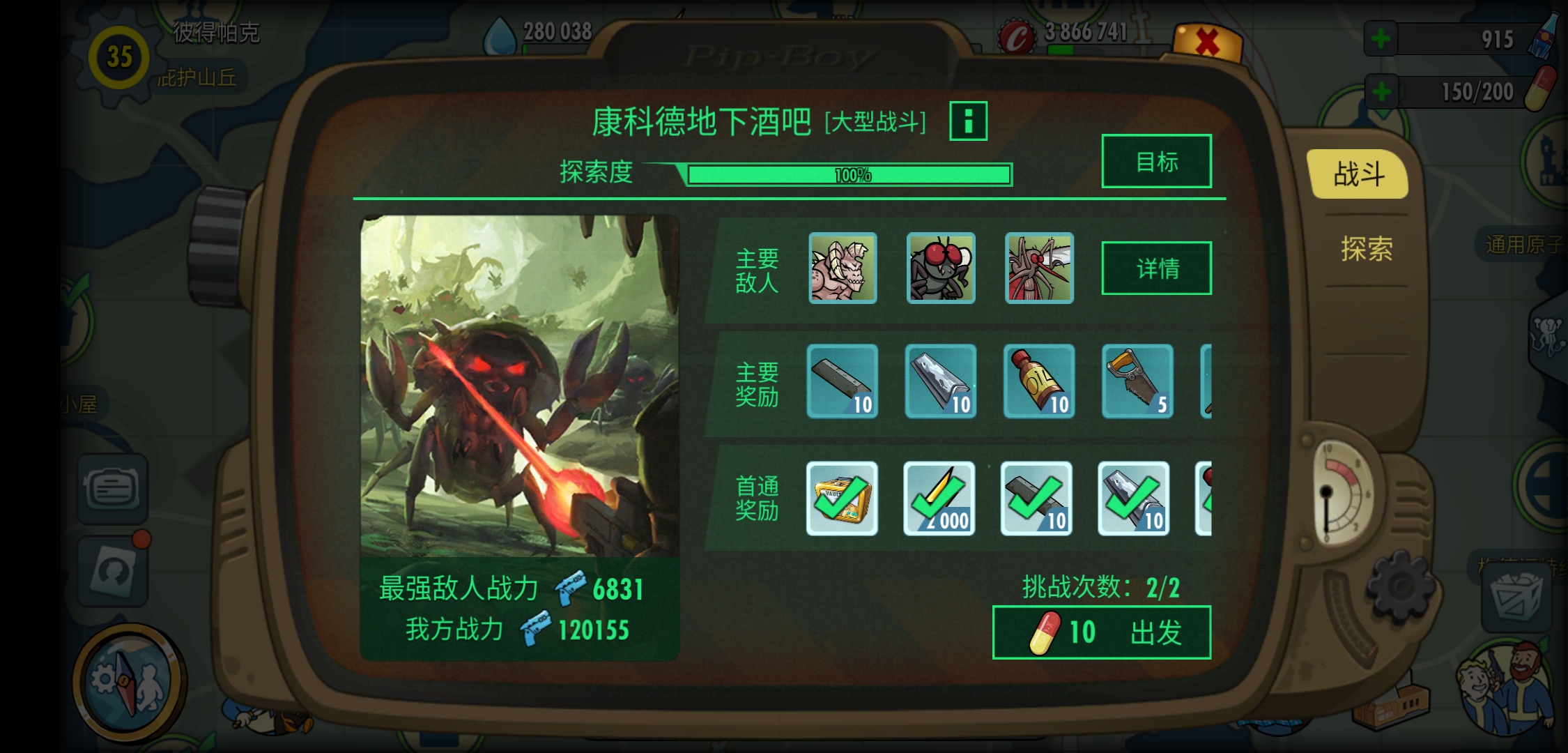Start the battle with 出发 button
This screenshot has height=753, width=1568.
(1101, 632)
